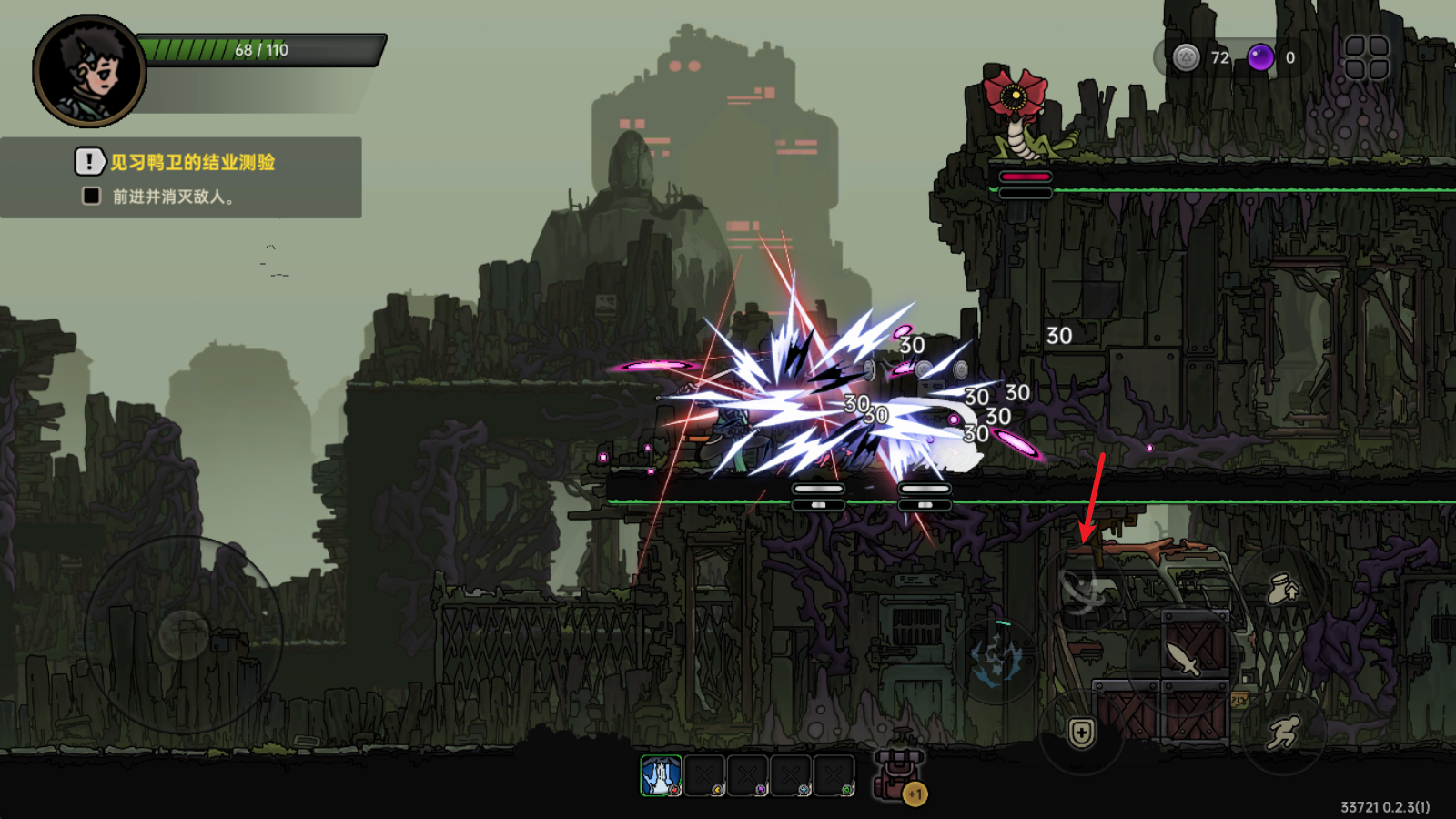1456x819 pixels.
Task: Tap the sword attack button
Action: pyautogui.click(x=1182, y=657)
